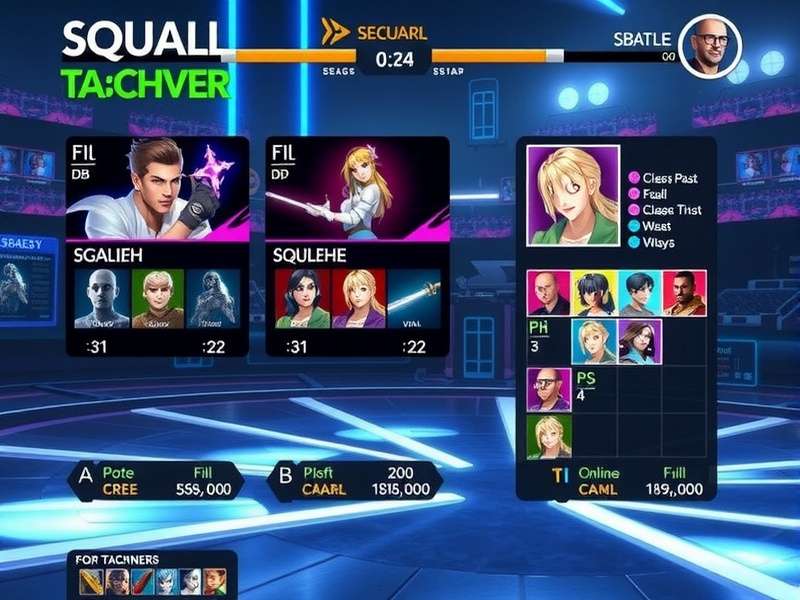This screenshot has height=600, width=800.
Task: Select the glasses man portrait beside PS
Action: [547, 390]
